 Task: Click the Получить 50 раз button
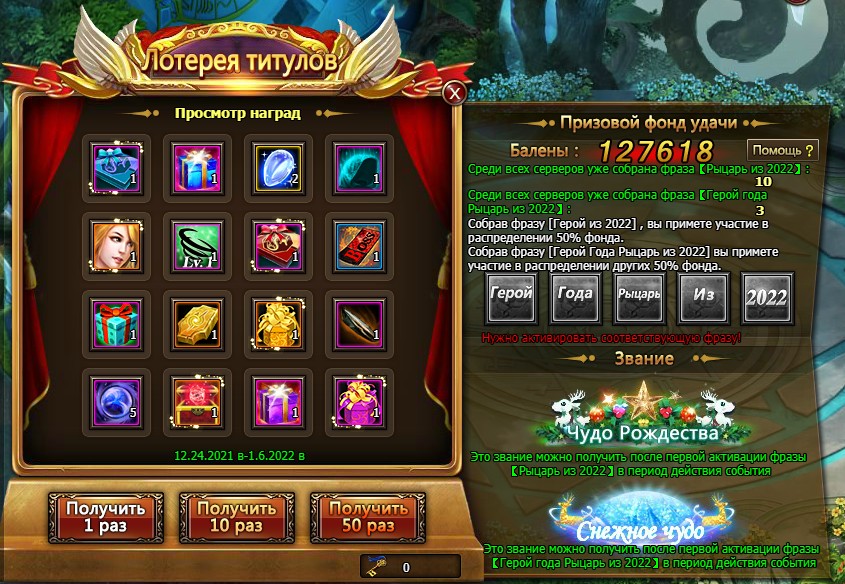click(x=360, y=516)
